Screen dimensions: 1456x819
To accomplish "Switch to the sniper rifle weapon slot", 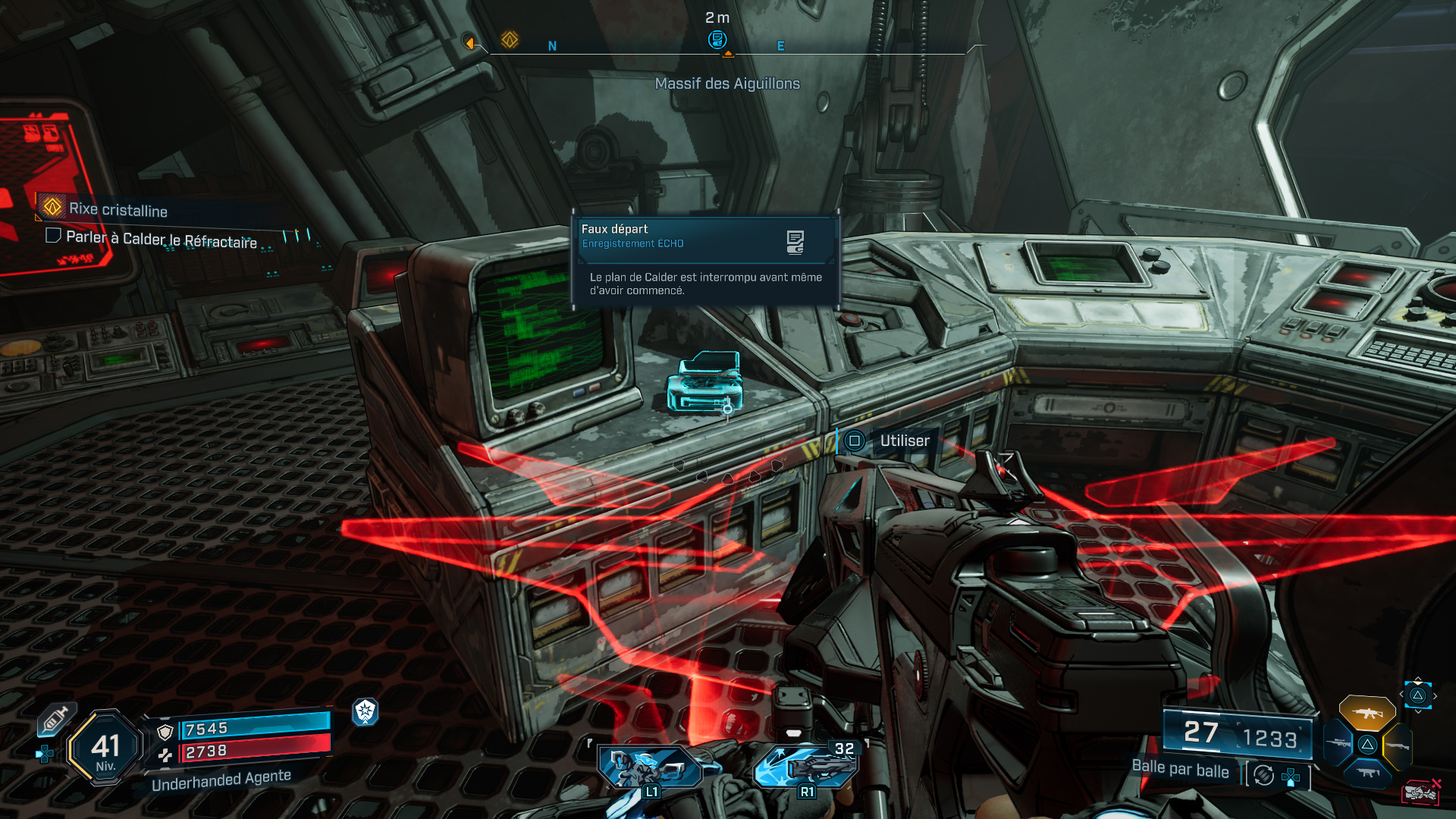I will coord(1338,744).
